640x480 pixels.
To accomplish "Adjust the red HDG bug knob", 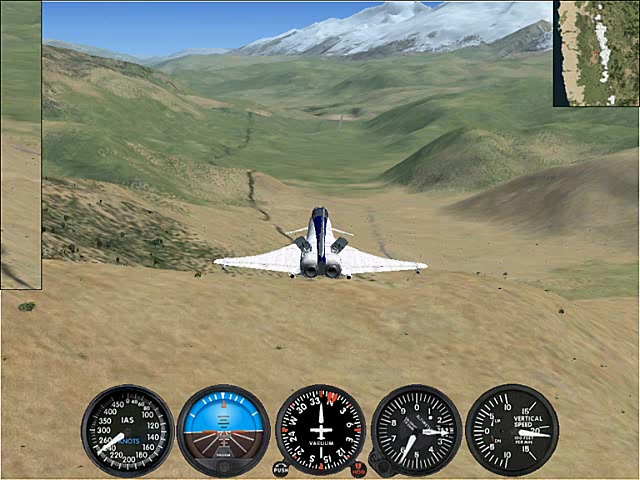I will coord(358,468).
